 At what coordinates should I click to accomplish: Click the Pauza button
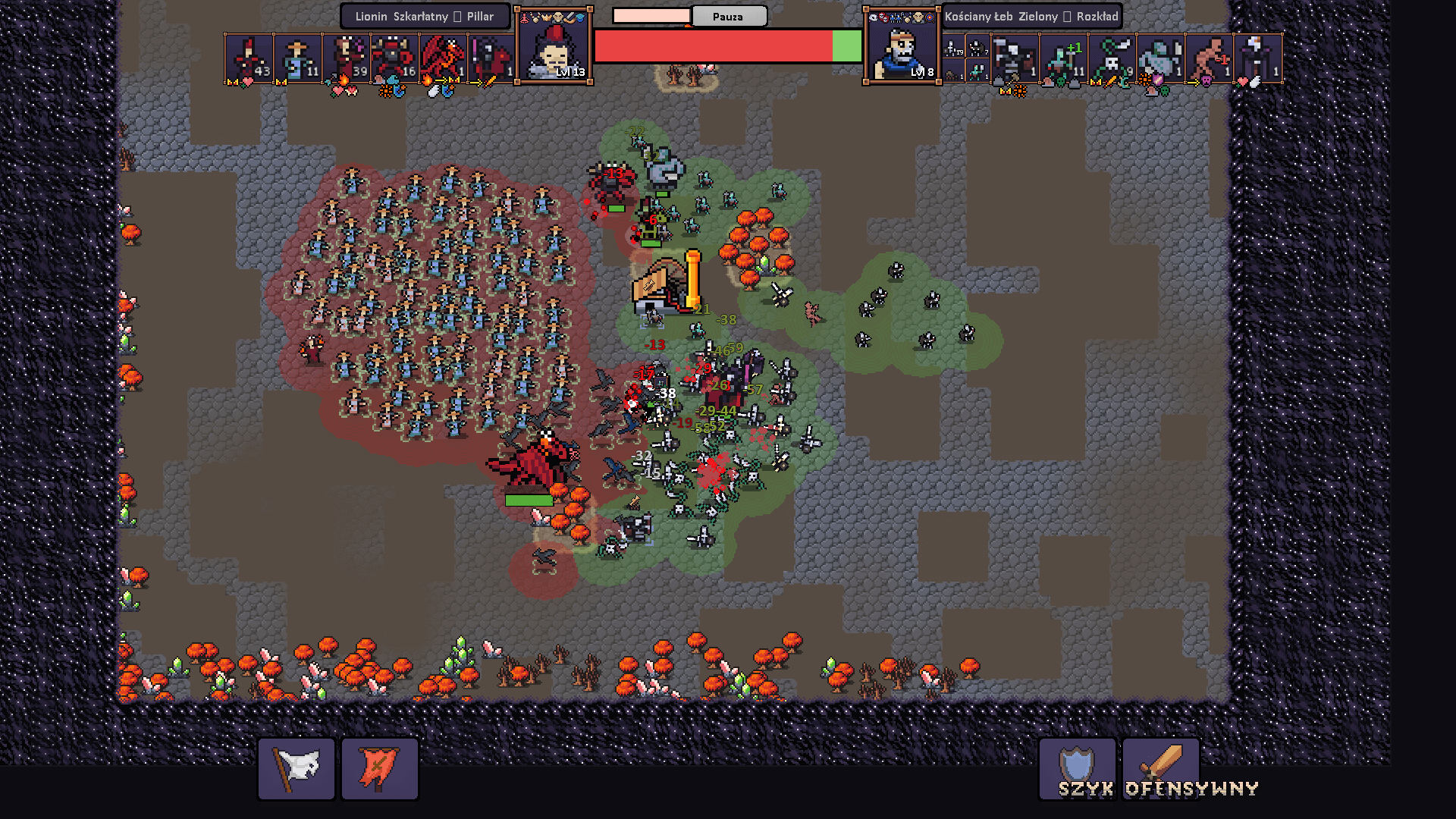[x=728, y=16]
